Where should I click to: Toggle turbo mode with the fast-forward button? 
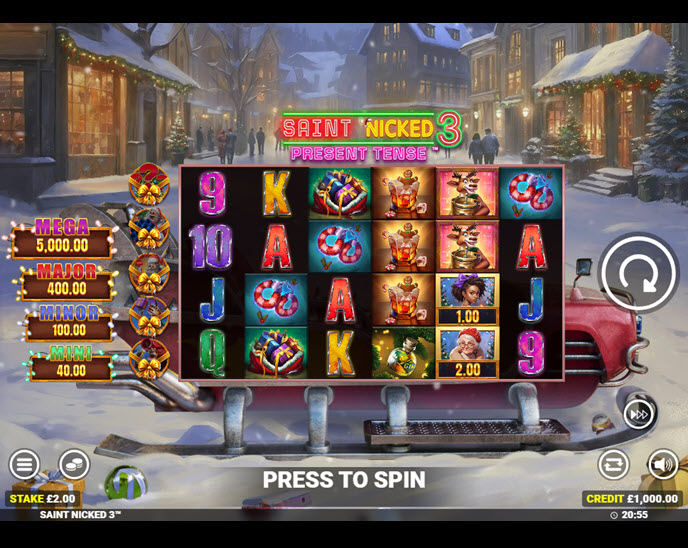(x=639, y=413)
